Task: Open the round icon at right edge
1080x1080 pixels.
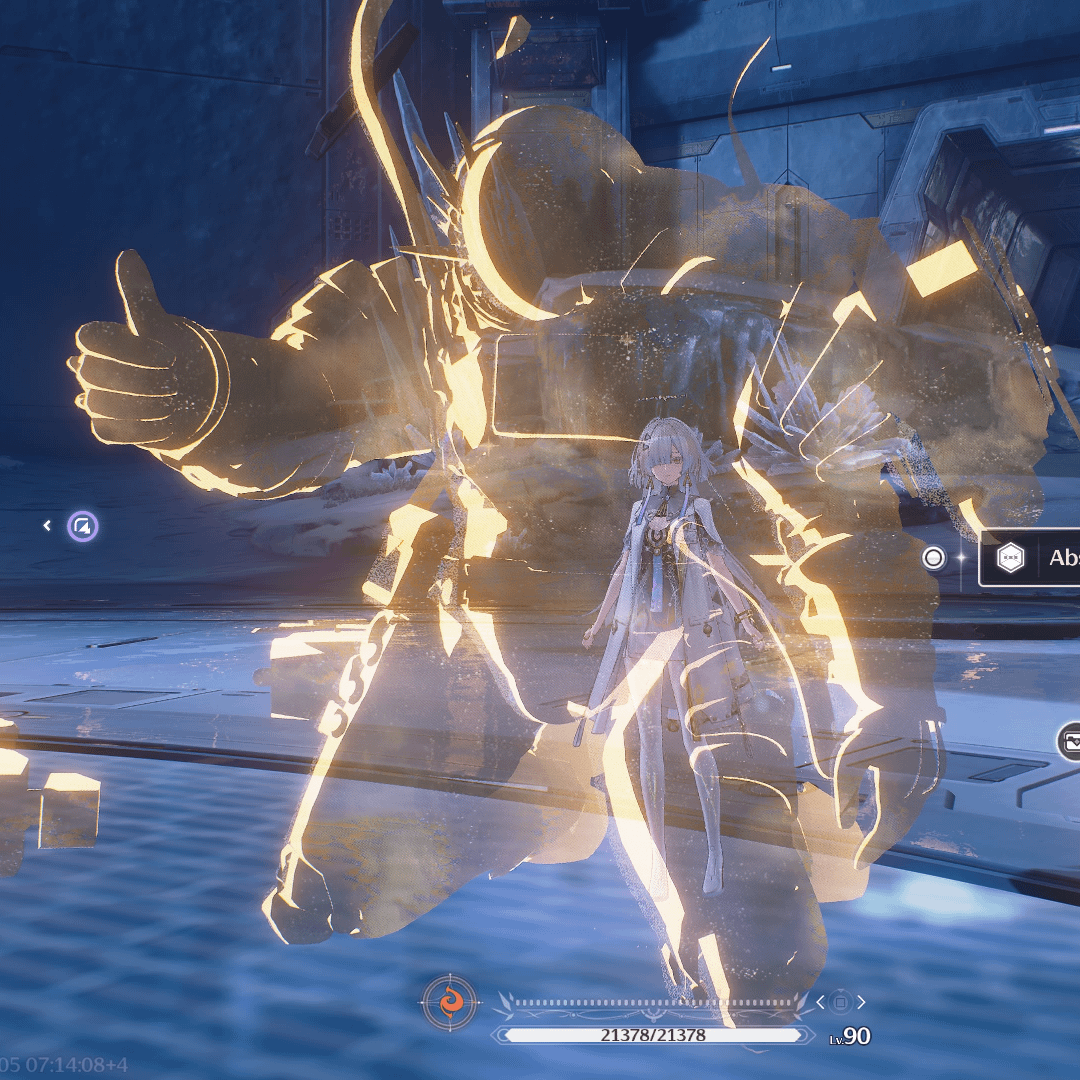Action: (x=1069, y=742)
